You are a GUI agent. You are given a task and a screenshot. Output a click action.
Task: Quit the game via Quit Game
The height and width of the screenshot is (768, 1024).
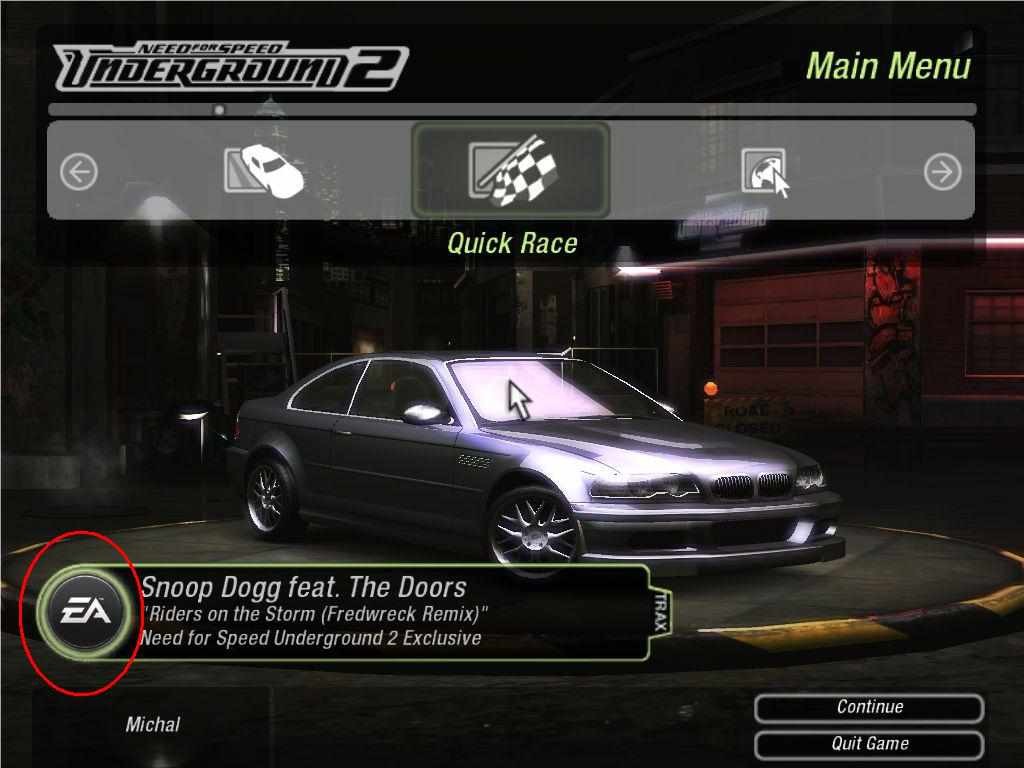tap(869, 744)
